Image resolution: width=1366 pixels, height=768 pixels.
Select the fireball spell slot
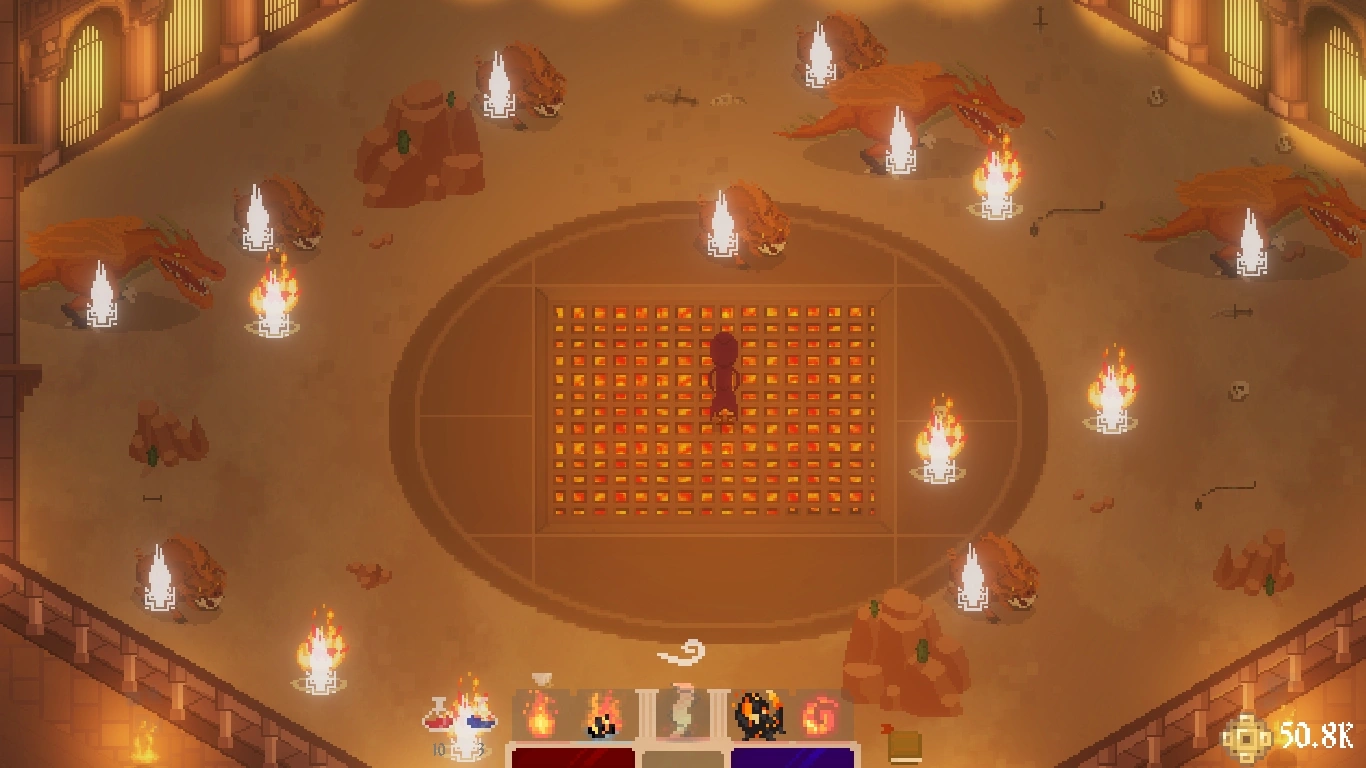(540, 716)
